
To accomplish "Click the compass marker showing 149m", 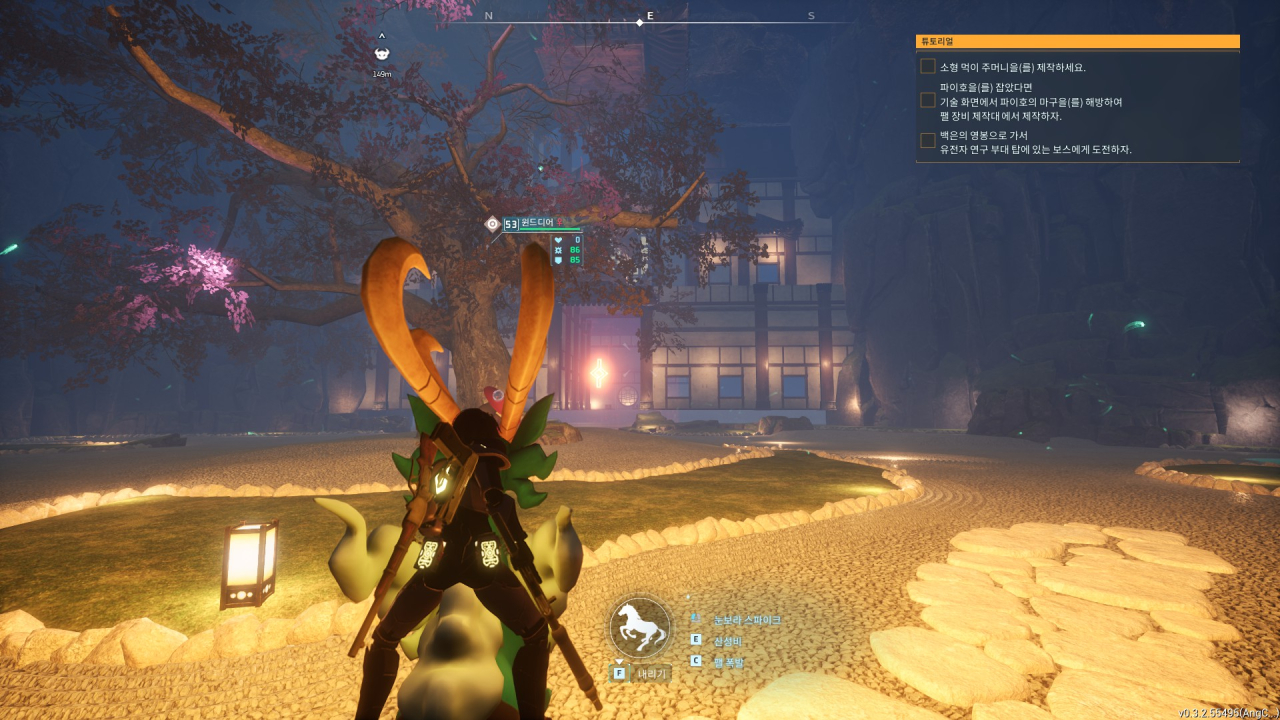I will pos(382,55).
